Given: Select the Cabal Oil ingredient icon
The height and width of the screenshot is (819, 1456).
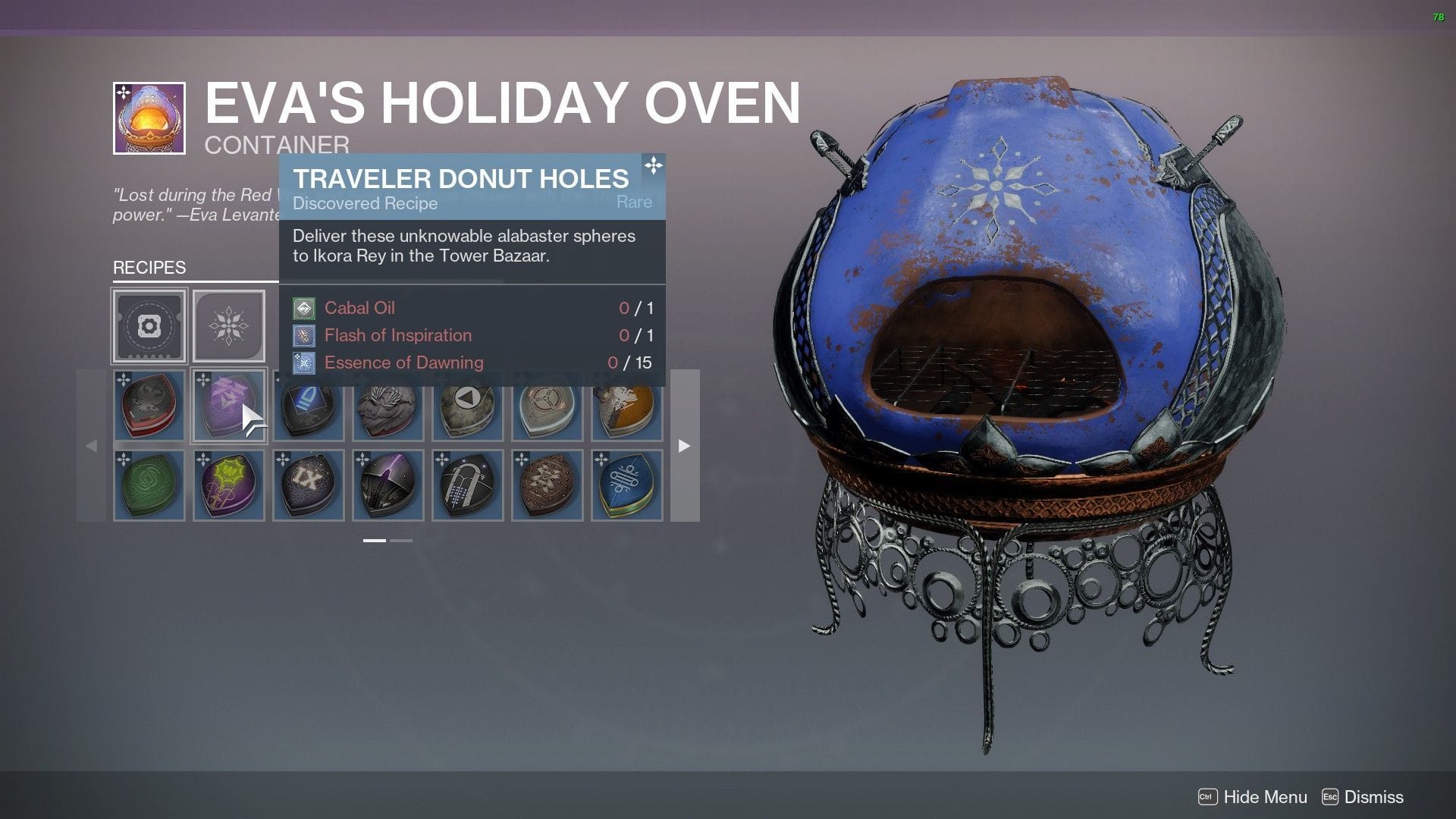Looking at the screenshot, I should (x=303, y=307).
